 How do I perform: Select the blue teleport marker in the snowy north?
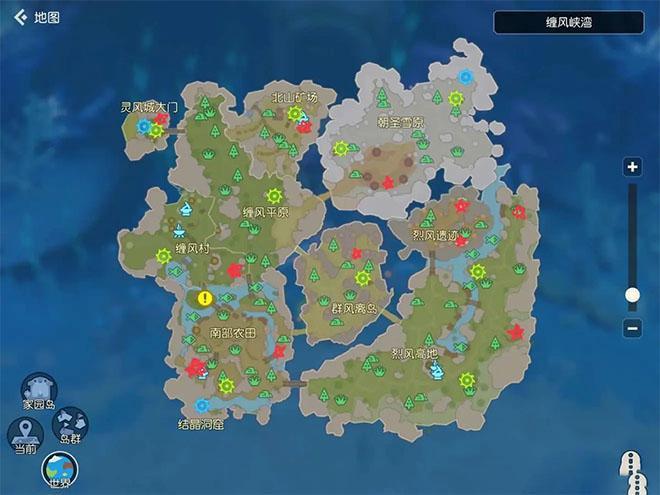click(465, 75)
